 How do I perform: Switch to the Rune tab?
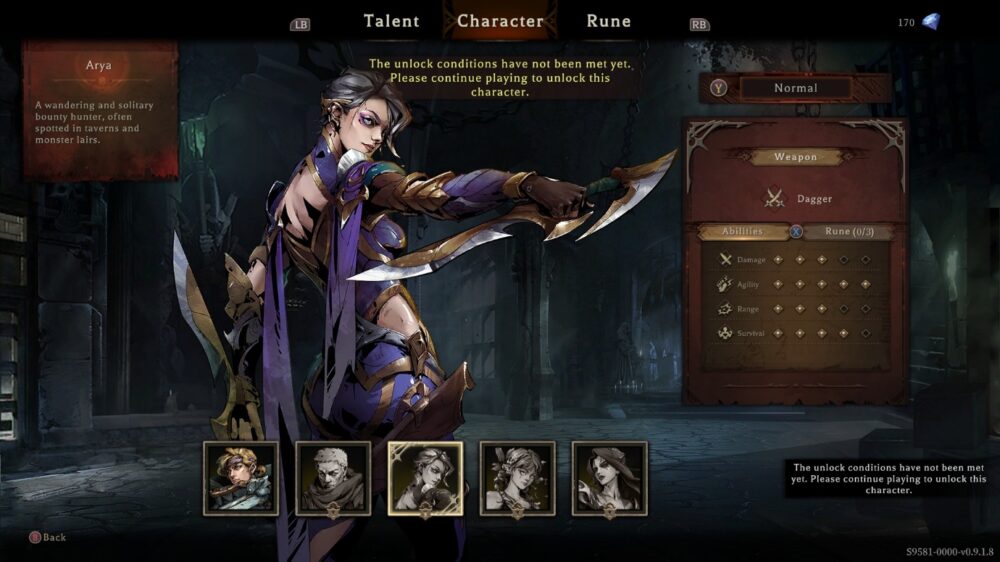(x=608, y=21)
